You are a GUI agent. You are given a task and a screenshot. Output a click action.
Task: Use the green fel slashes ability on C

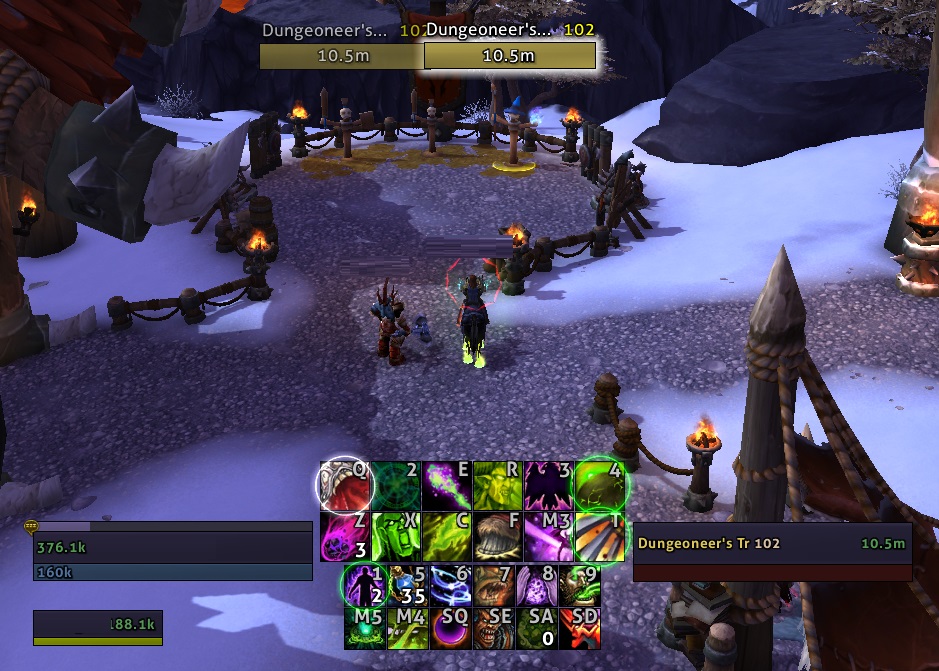tap(446, 536)
